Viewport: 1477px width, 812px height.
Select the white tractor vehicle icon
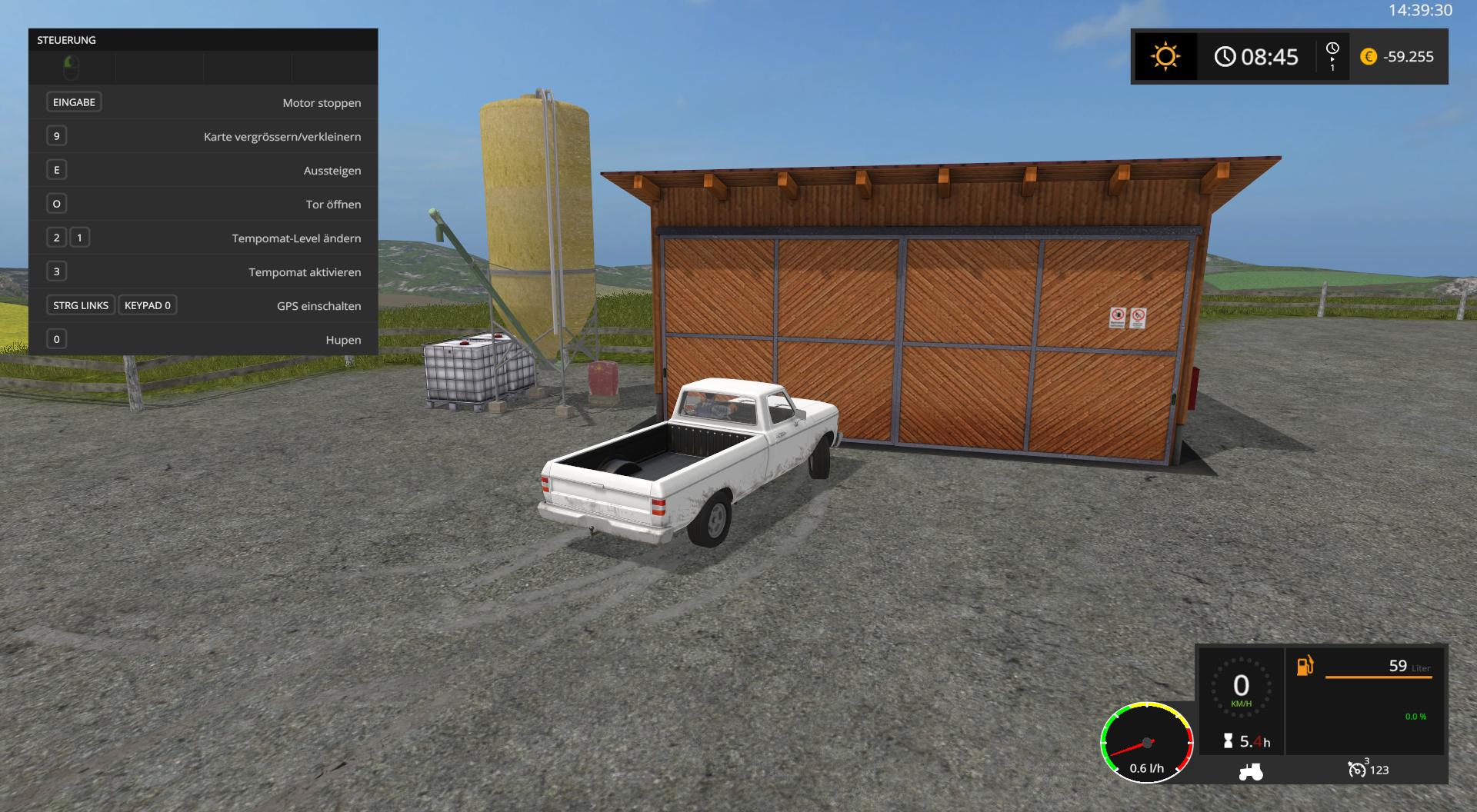click(1250, 770)
